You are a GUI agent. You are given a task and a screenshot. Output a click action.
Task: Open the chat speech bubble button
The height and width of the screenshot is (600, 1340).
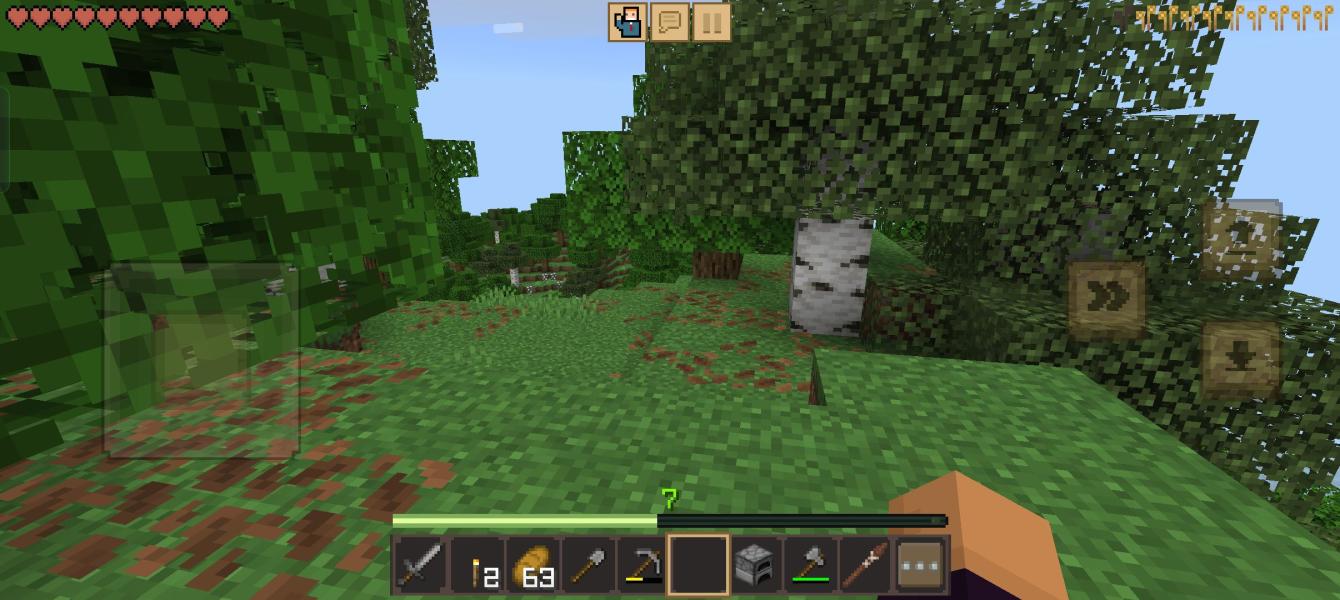(669, 22)
